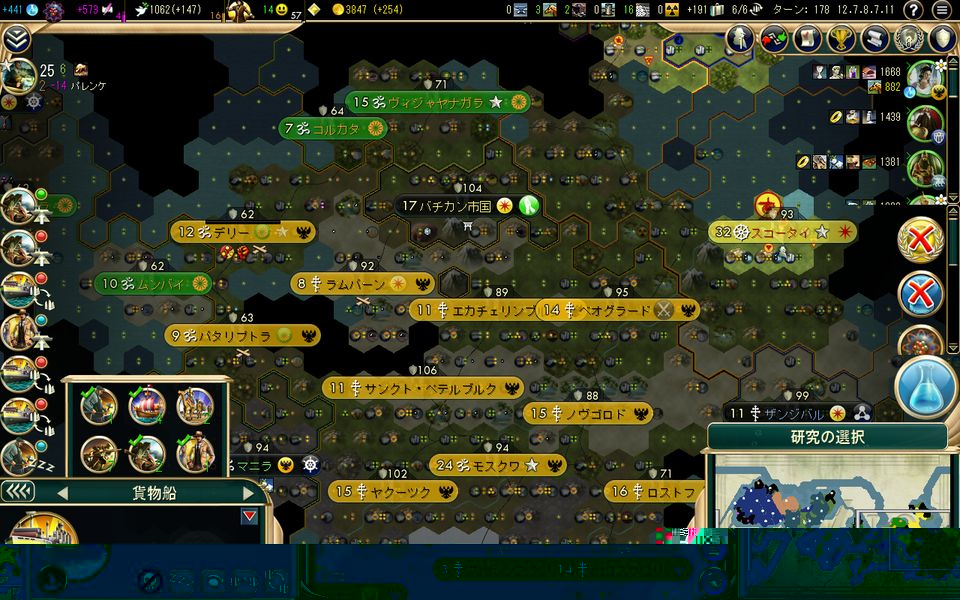This screenshot has height=600, width=960.
Task: Select the trench-coat archaeologist unit icon
Action: (x=195, y=453)
